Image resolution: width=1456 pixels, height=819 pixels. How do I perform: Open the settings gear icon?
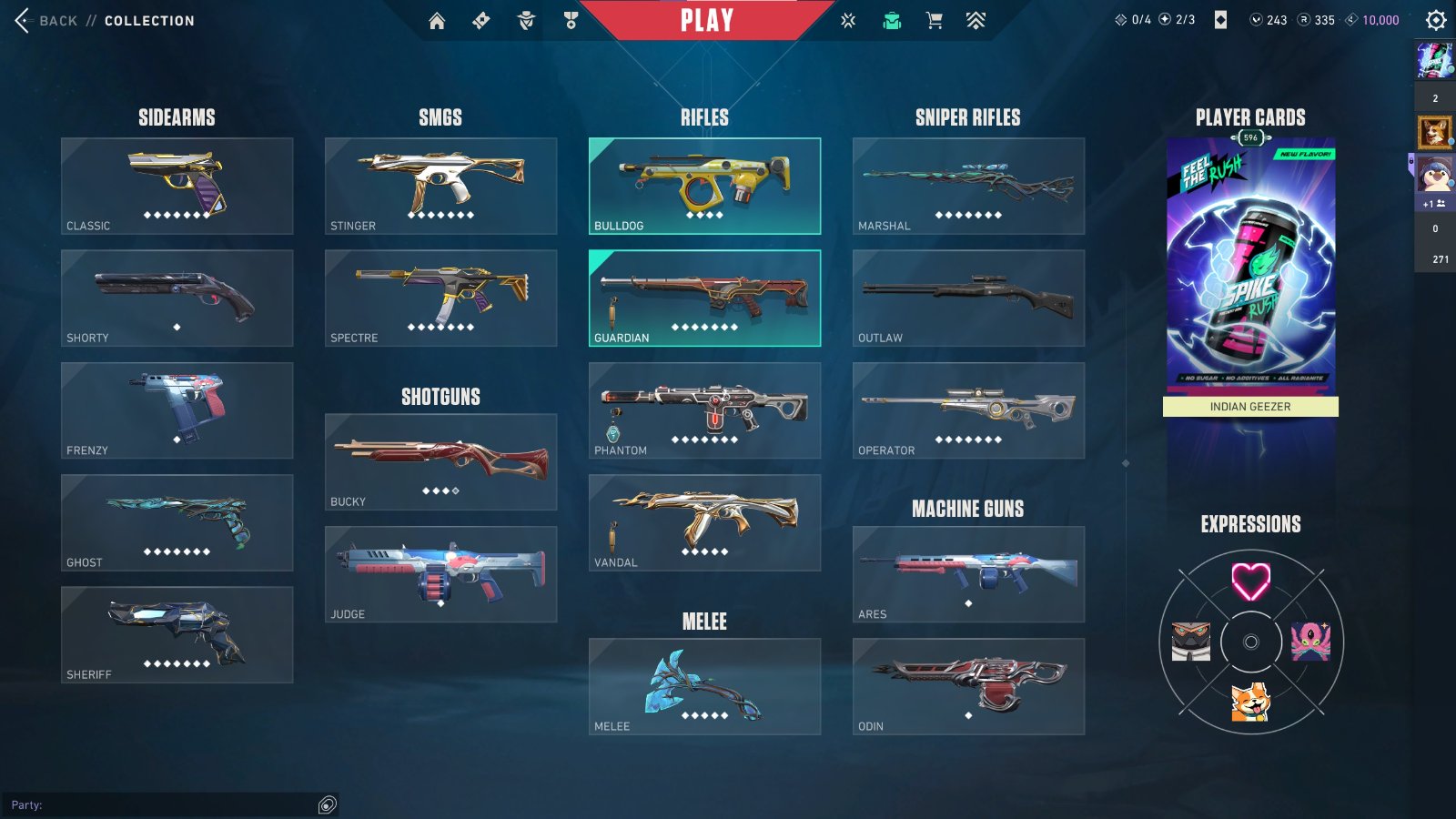pos(1436,20)
